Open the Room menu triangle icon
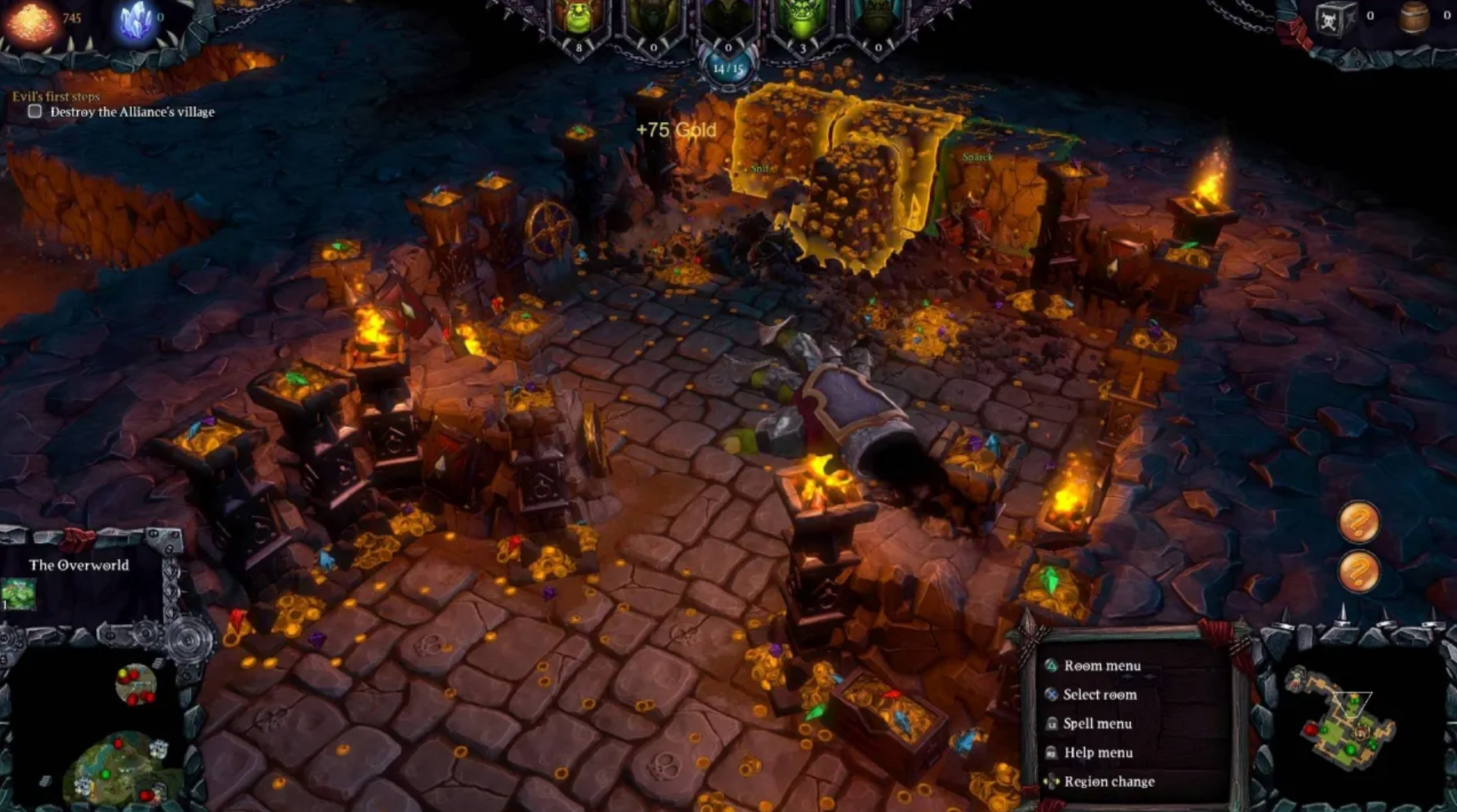The image size is (1457, 812). [1049, 666]
